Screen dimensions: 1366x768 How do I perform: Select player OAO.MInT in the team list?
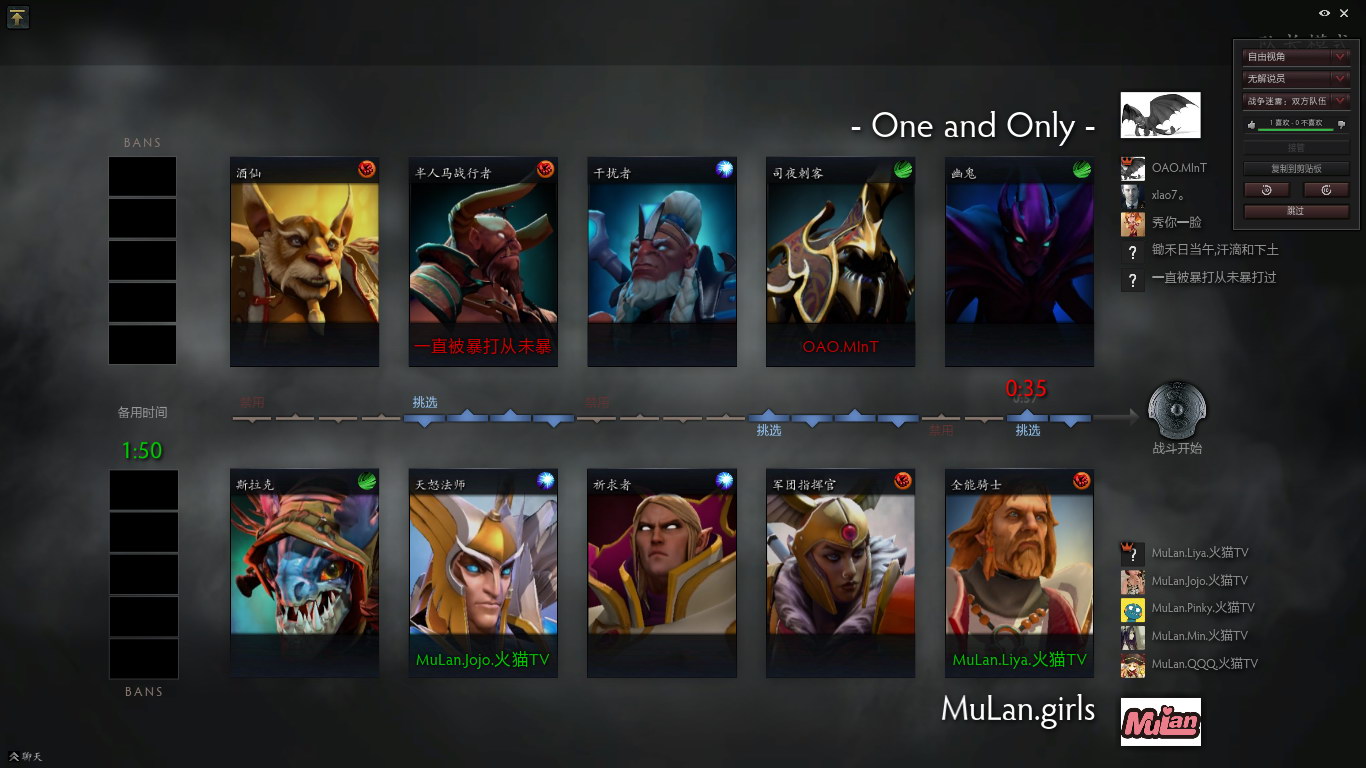pos(1179,168)
